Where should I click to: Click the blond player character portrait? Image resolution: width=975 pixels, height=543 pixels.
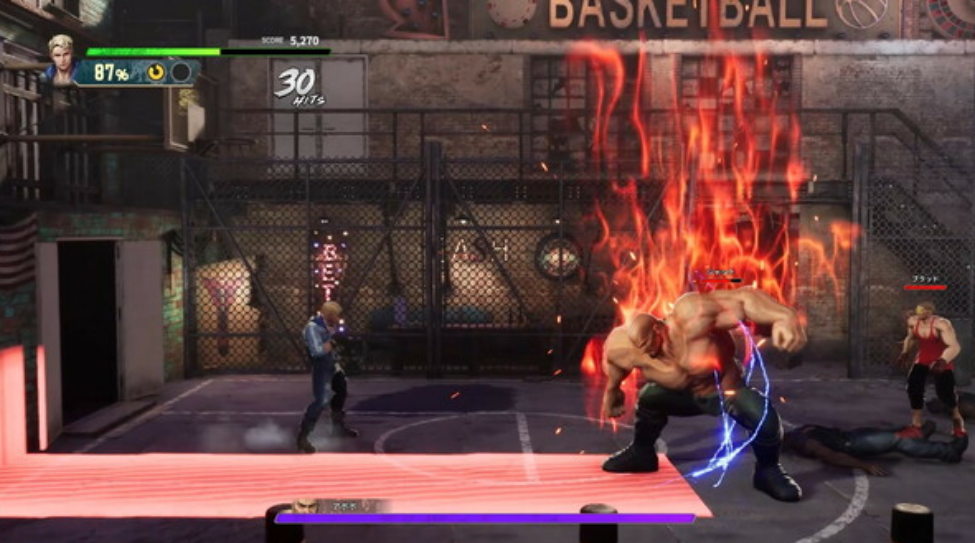[63, 58]
